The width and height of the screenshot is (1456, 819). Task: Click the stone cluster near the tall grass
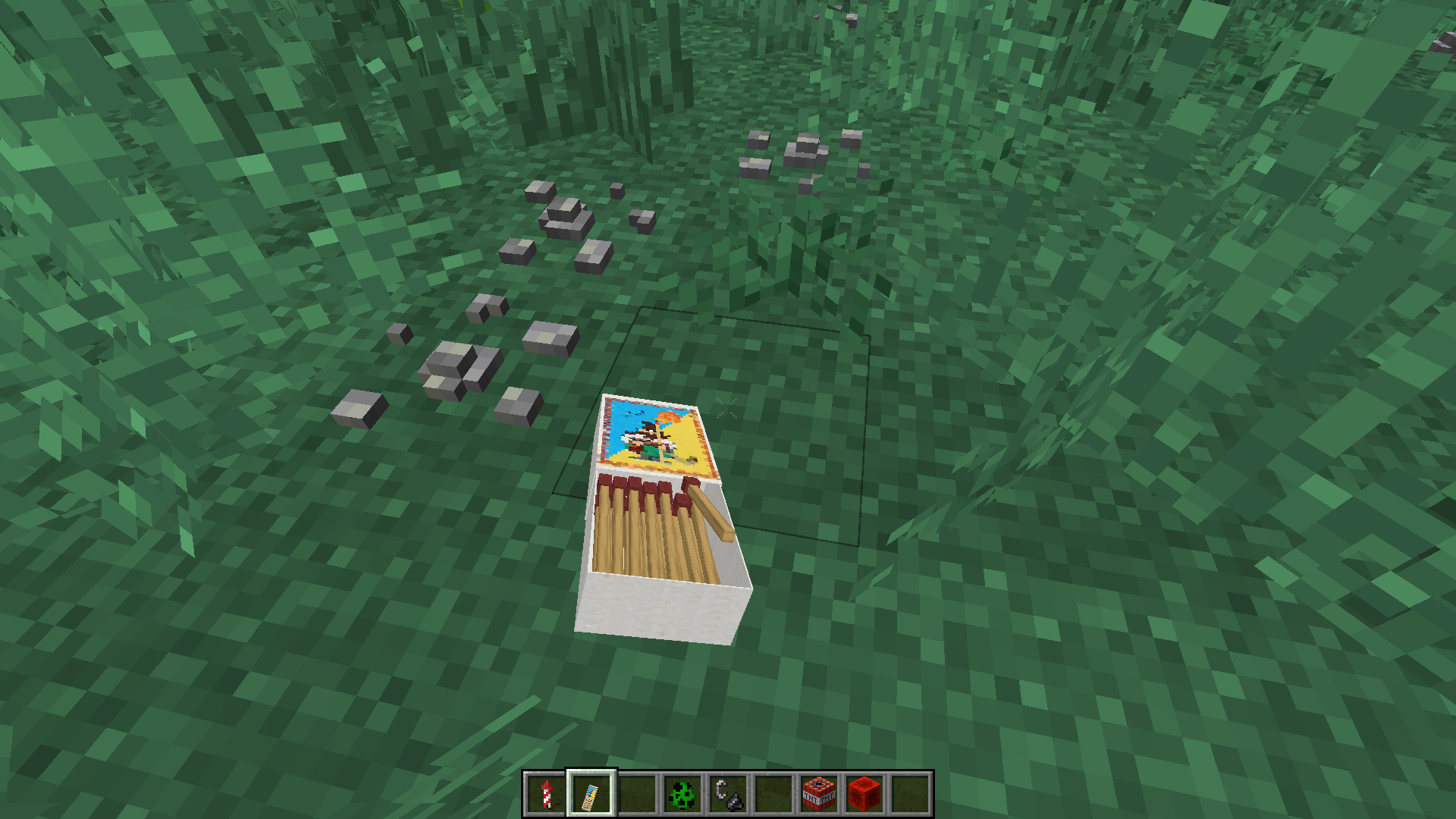804,152
